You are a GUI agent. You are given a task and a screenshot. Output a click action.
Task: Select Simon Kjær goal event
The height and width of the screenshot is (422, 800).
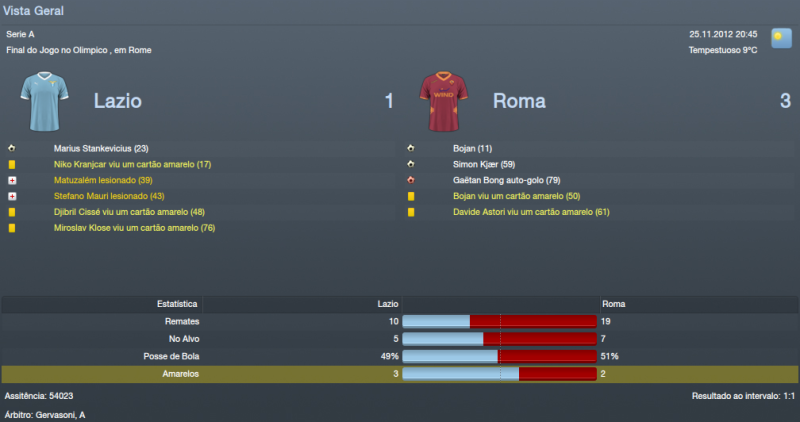[484, 164]
